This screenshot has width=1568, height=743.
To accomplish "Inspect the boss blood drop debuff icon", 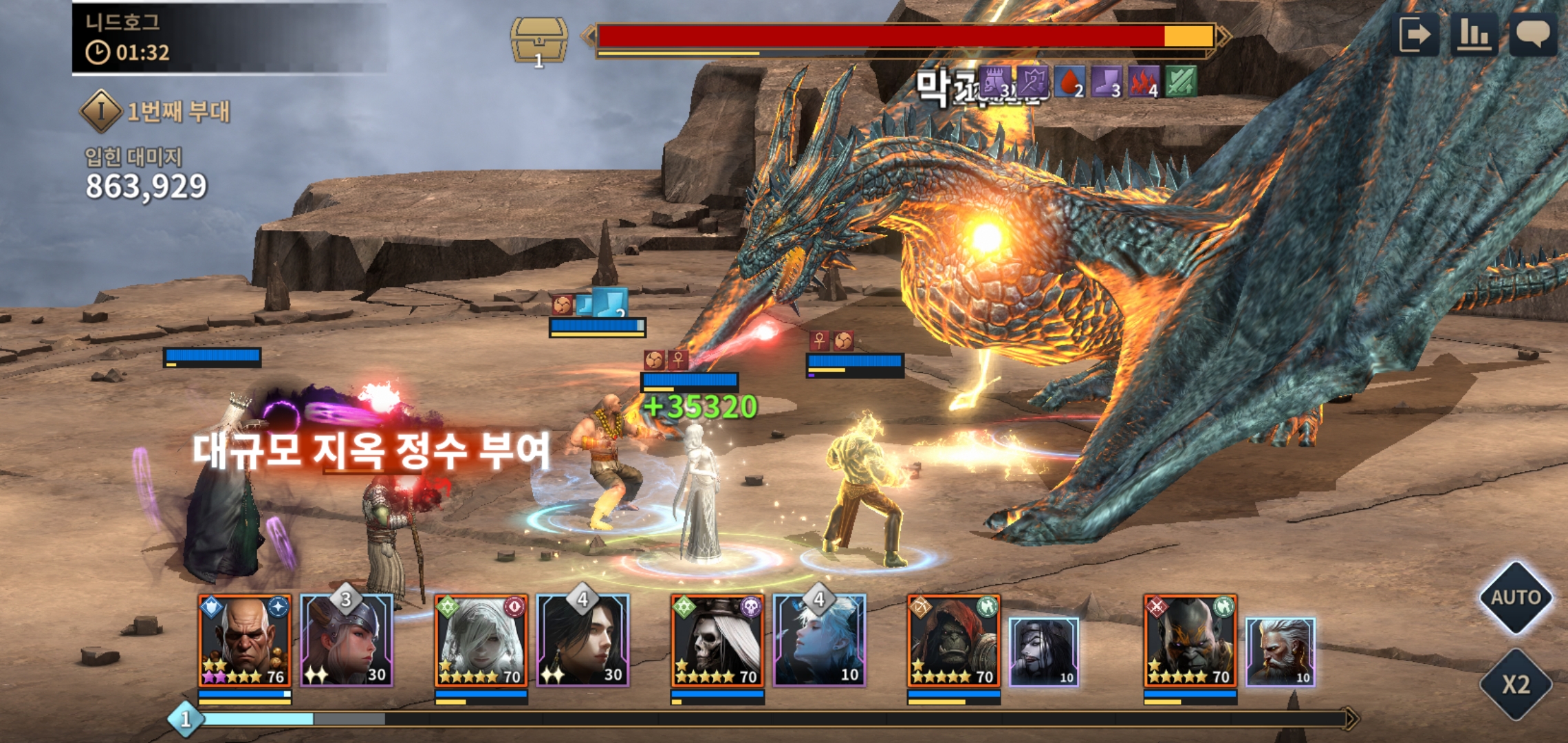I will click(x=1069, y=82).
